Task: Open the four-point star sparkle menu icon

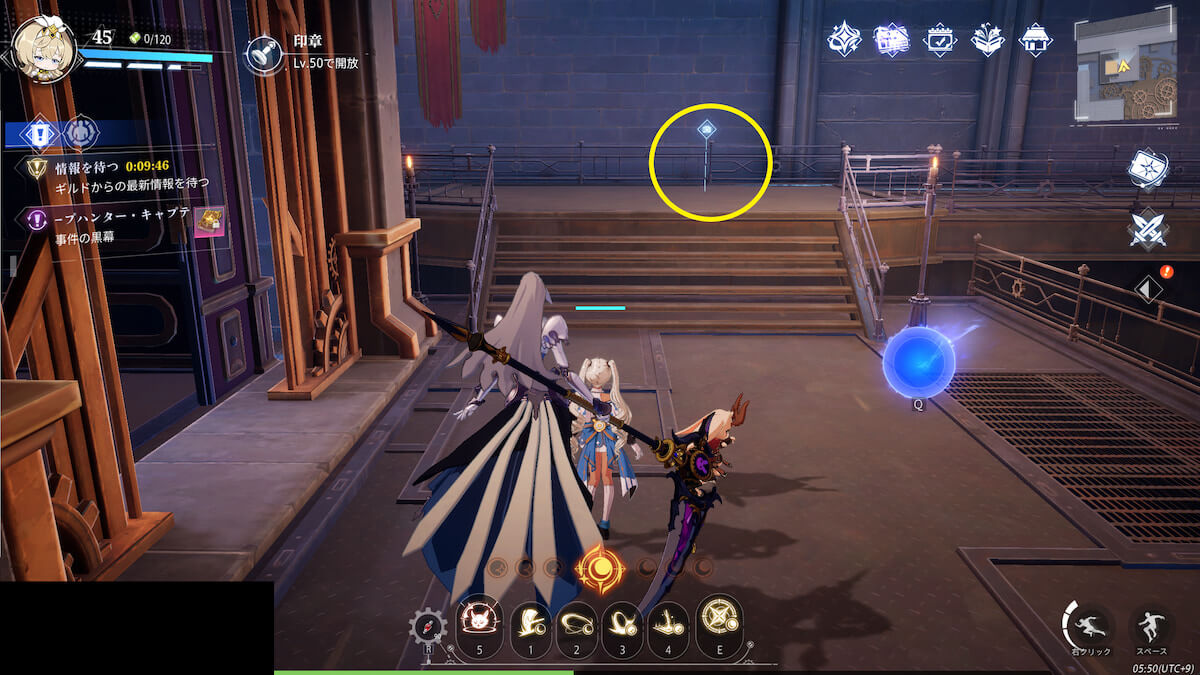Action: [x=845, y=40]
